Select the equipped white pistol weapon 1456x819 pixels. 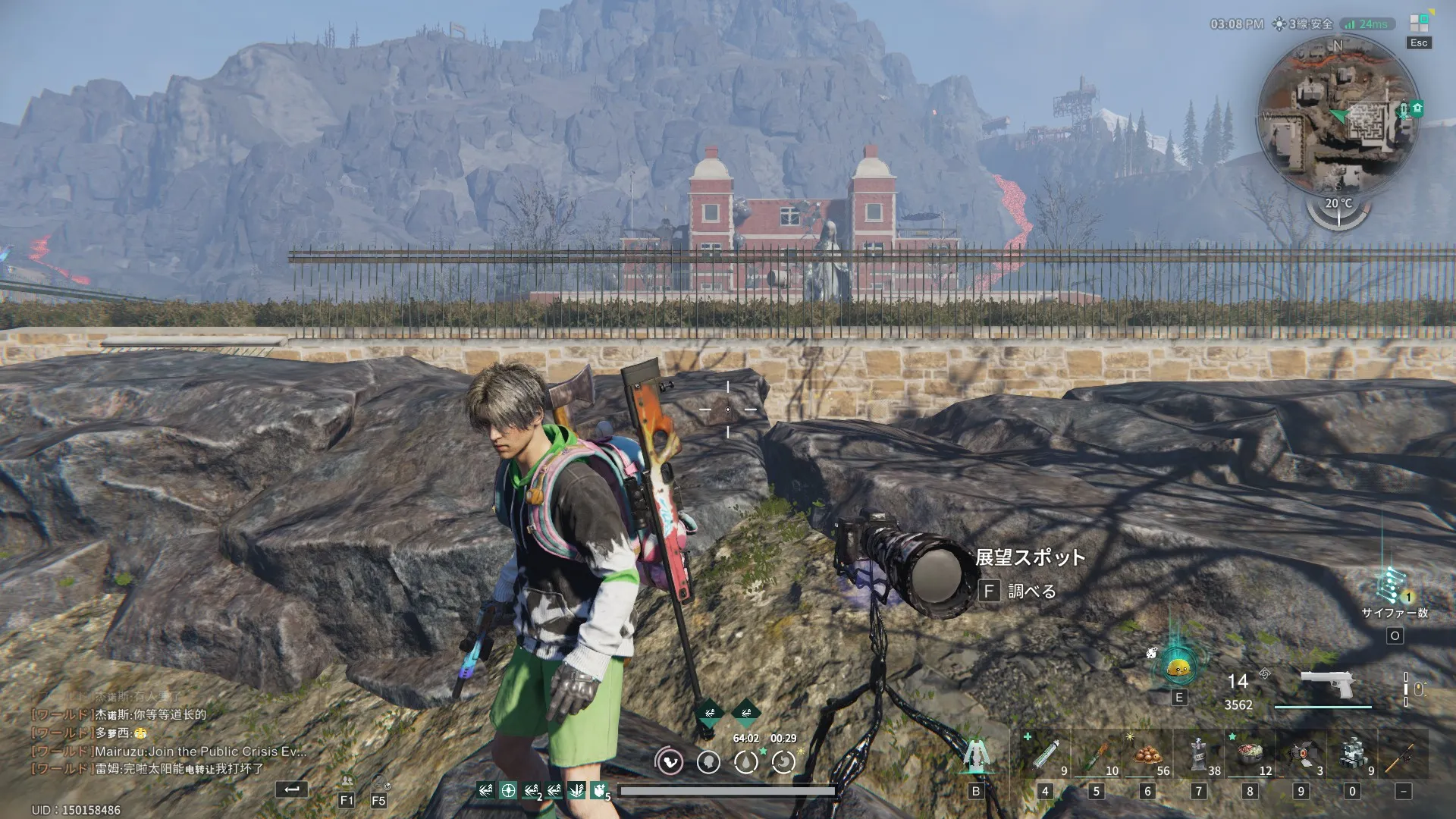(1326, 685)
